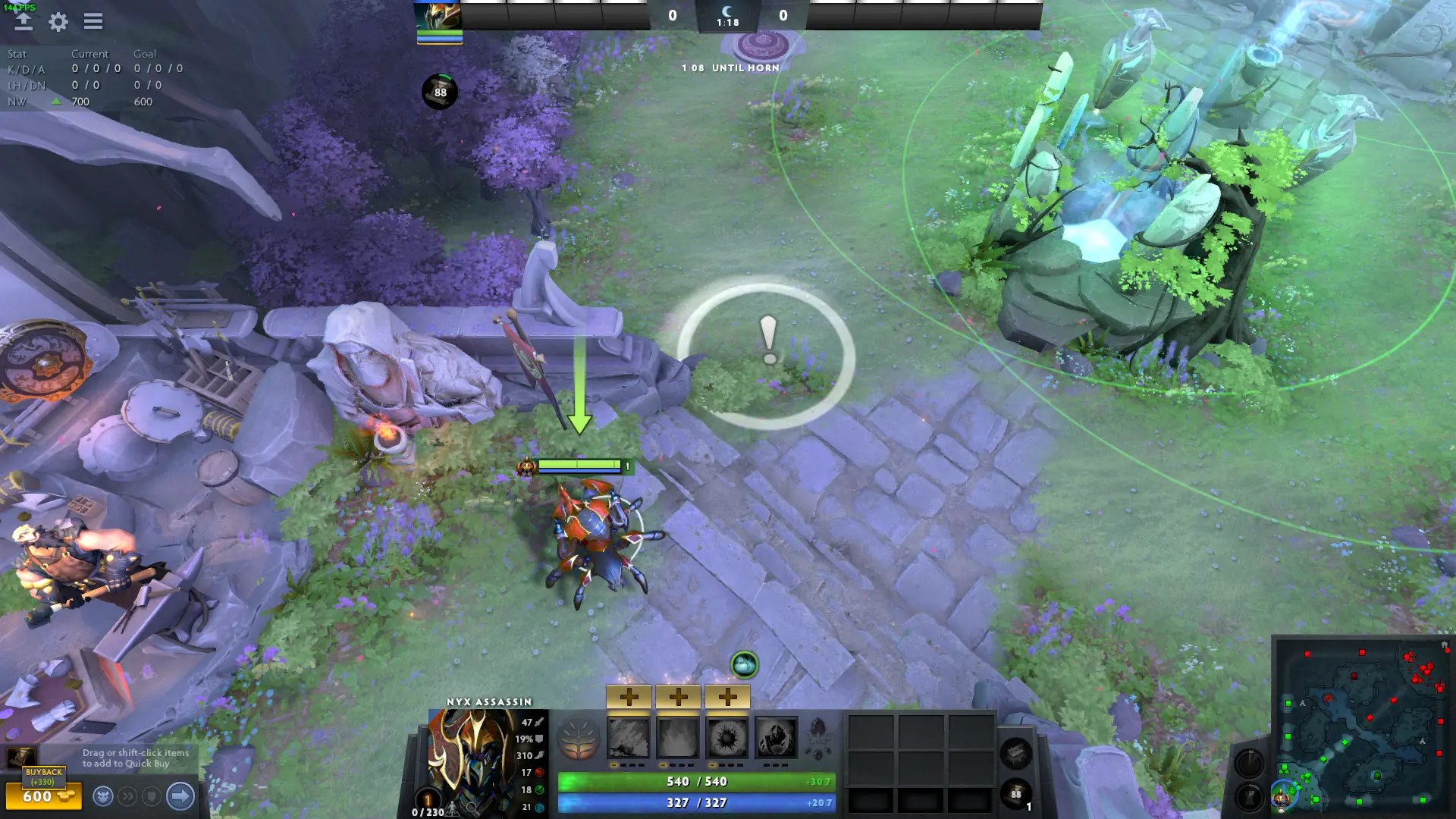Level up the first ability with the plus button
1456x819 pixels.
point(629,695)
